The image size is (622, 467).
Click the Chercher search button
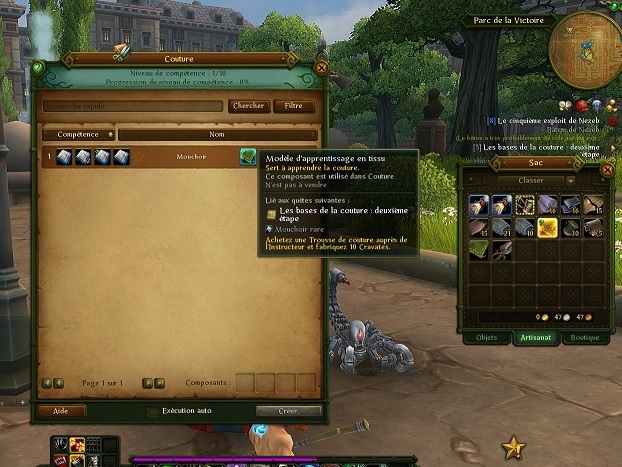(248, 106)
